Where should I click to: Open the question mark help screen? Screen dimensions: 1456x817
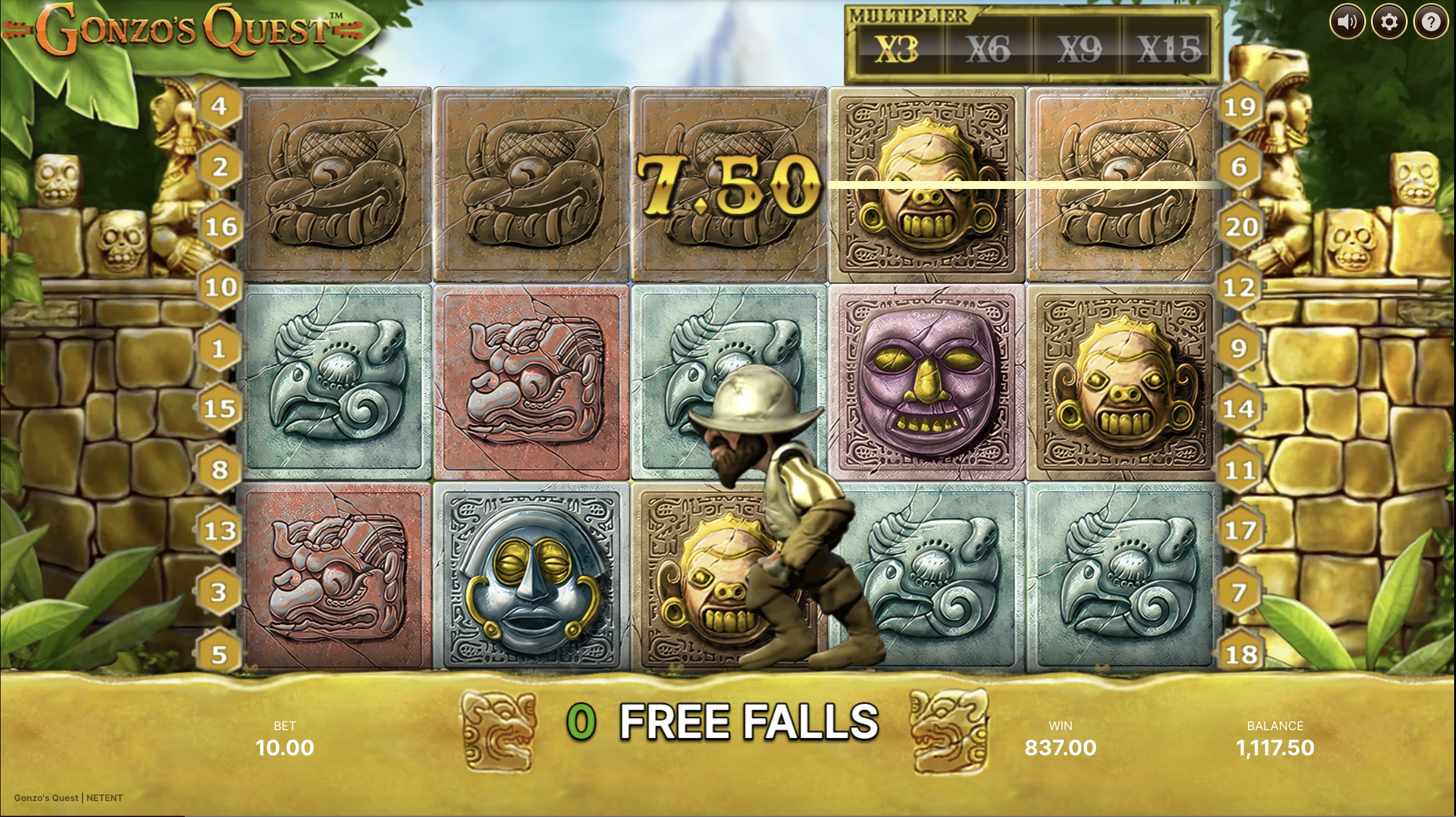pyautogui.click(x=1430, y=23)
